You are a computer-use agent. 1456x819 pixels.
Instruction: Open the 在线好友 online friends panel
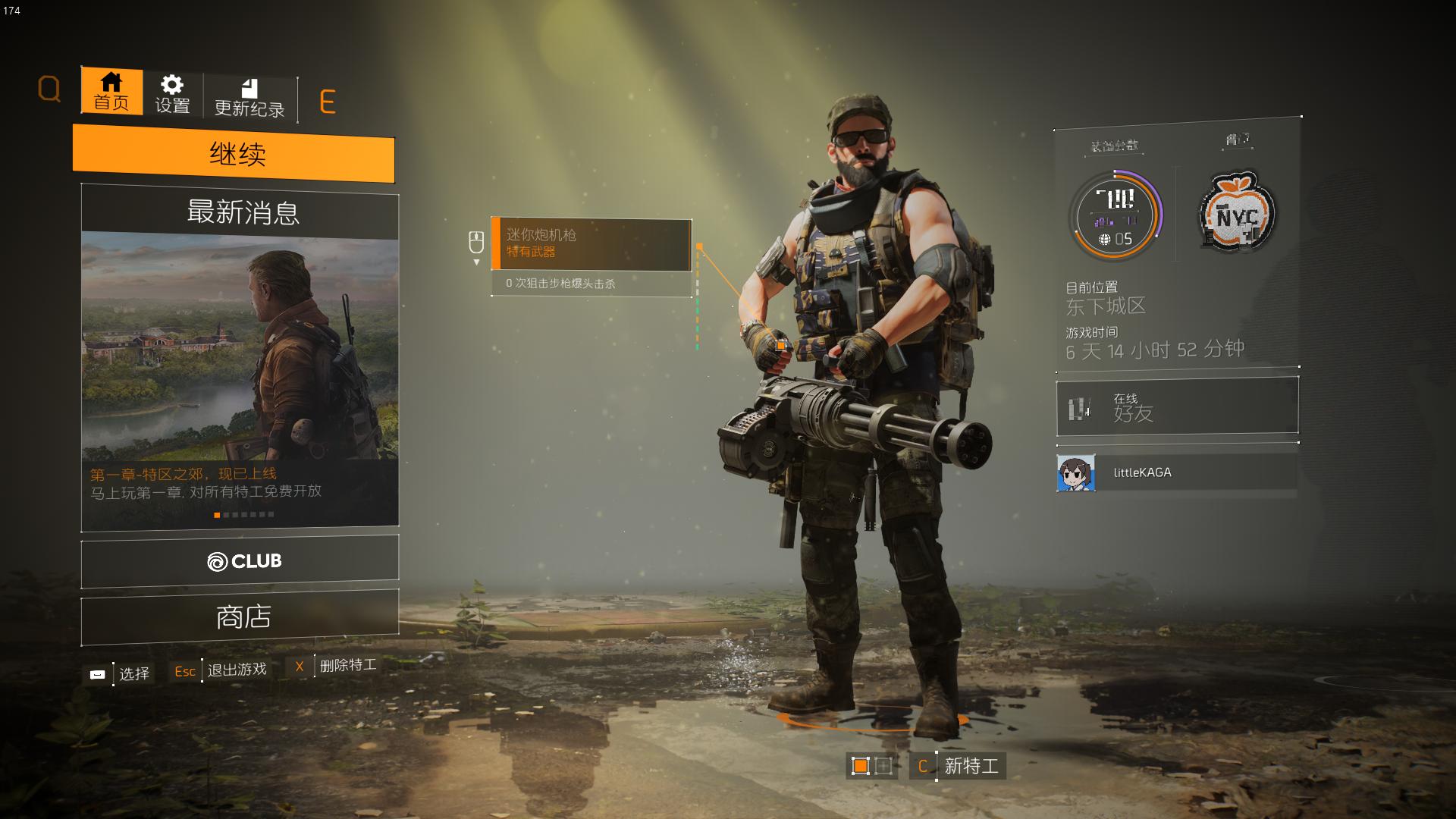1177,408
